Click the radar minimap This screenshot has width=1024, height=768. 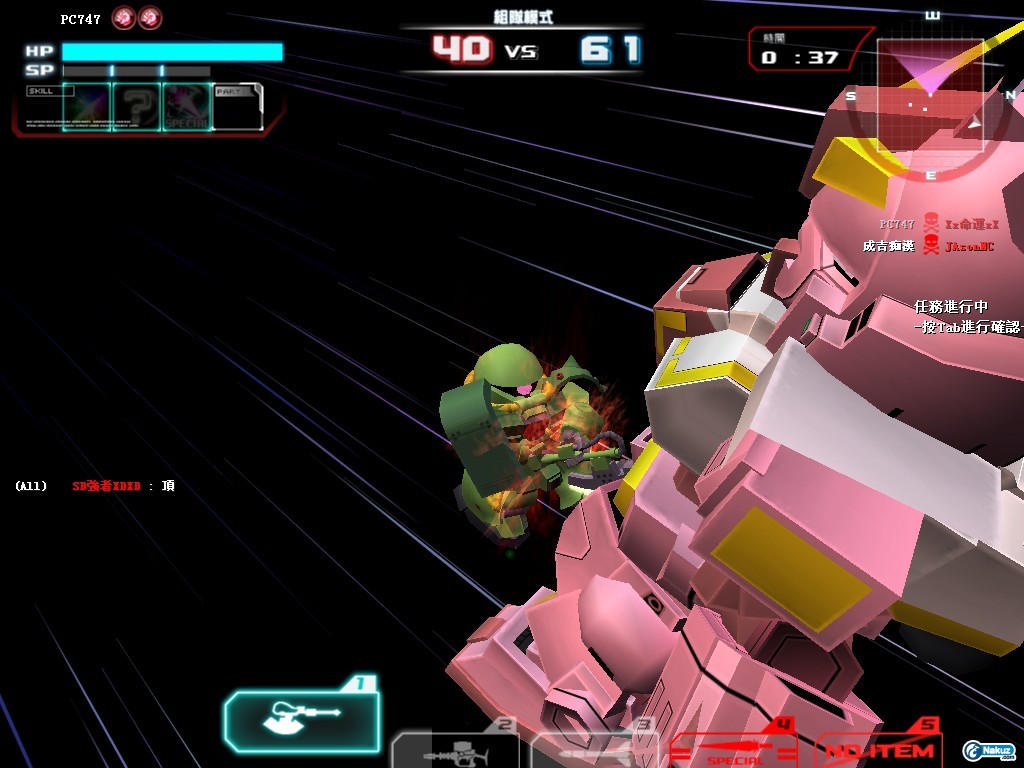pyautogui.click(x=930, y=95)
